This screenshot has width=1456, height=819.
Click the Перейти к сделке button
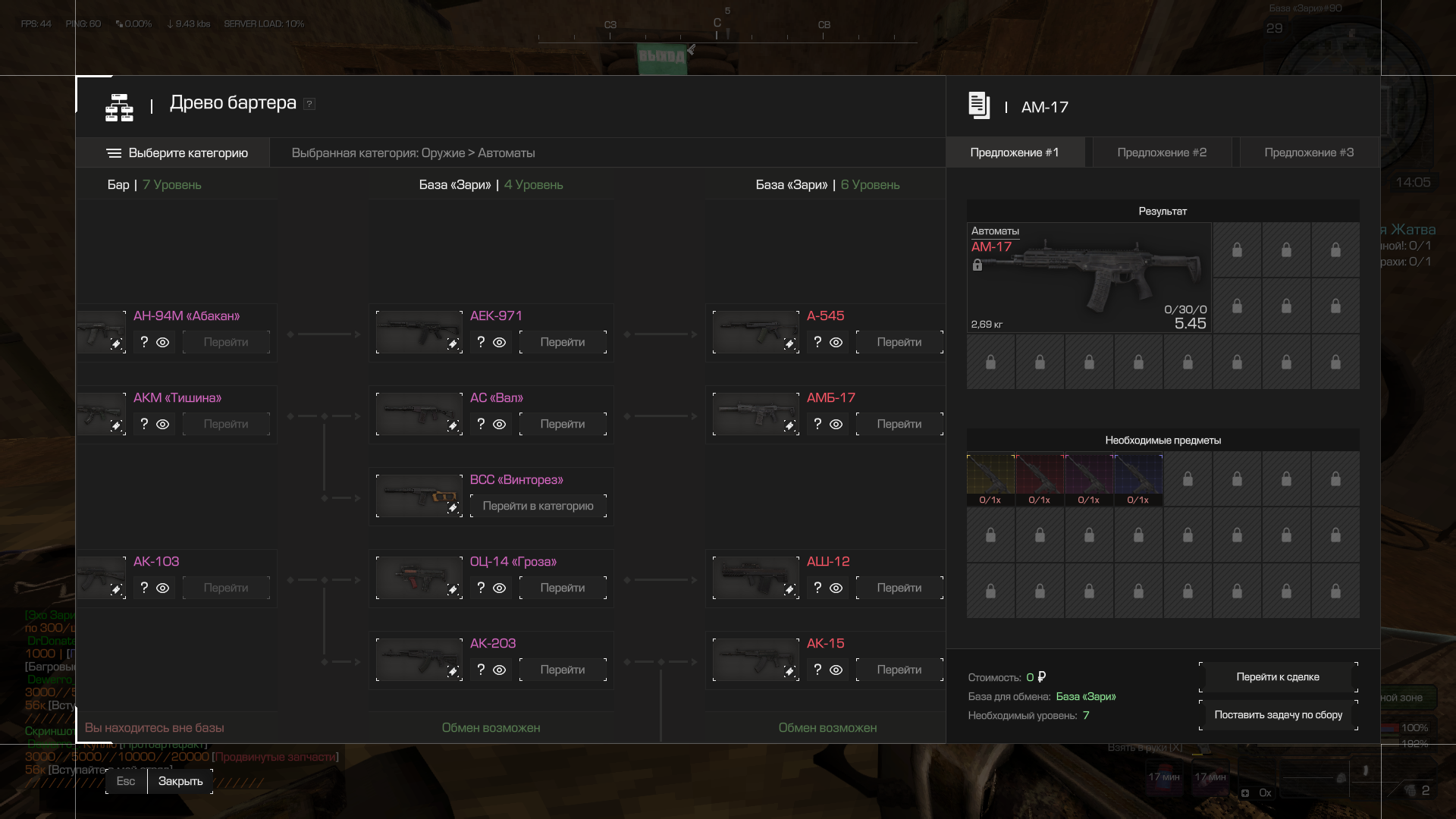click(1278, 677)
